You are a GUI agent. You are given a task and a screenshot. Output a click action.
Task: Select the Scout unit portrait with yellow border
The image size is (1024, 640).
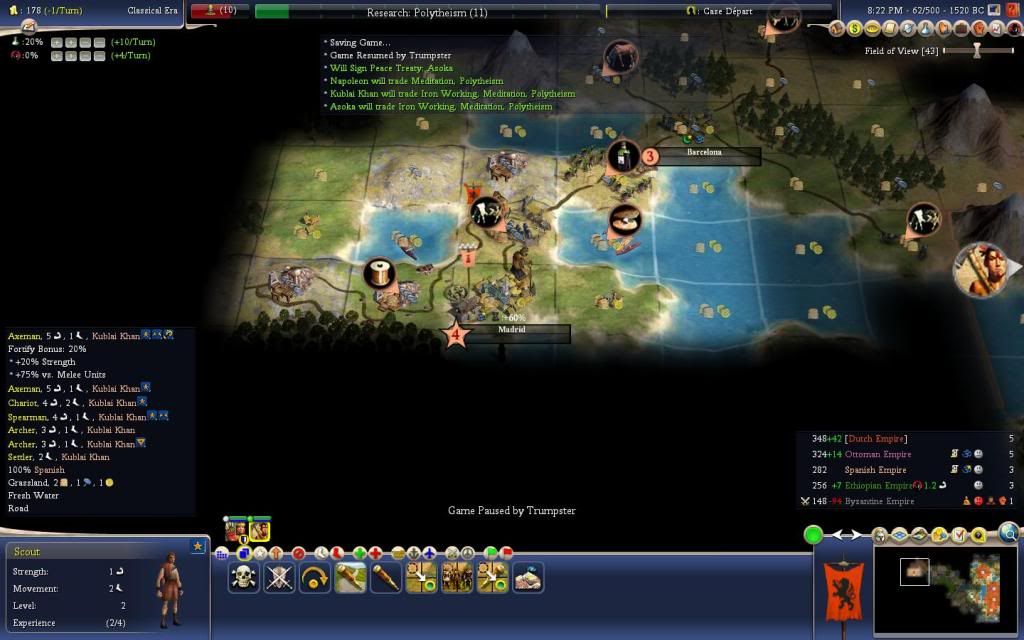pyautogui.click(x=259, y=531)
